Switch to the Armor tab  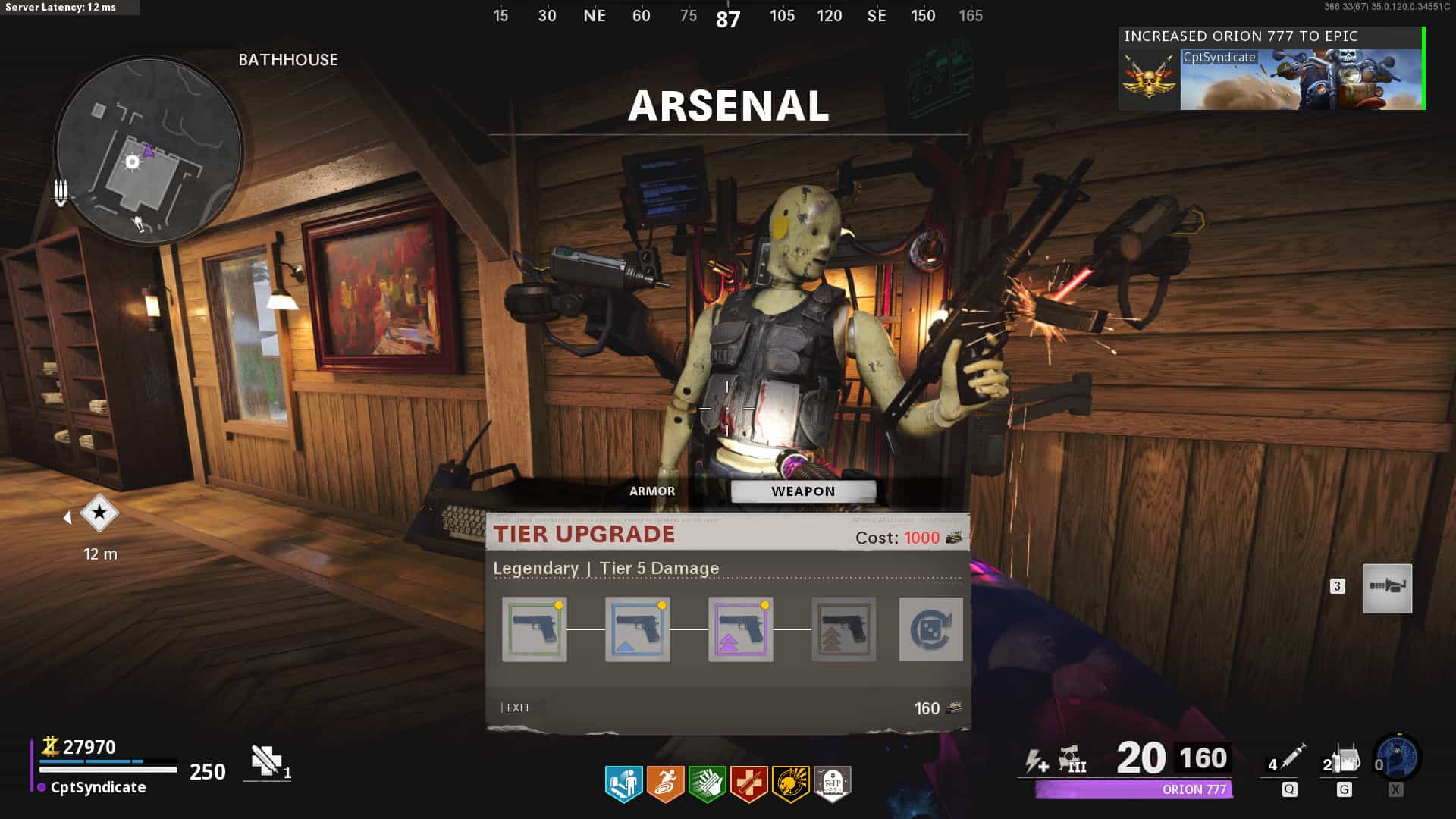click(651, 491)
